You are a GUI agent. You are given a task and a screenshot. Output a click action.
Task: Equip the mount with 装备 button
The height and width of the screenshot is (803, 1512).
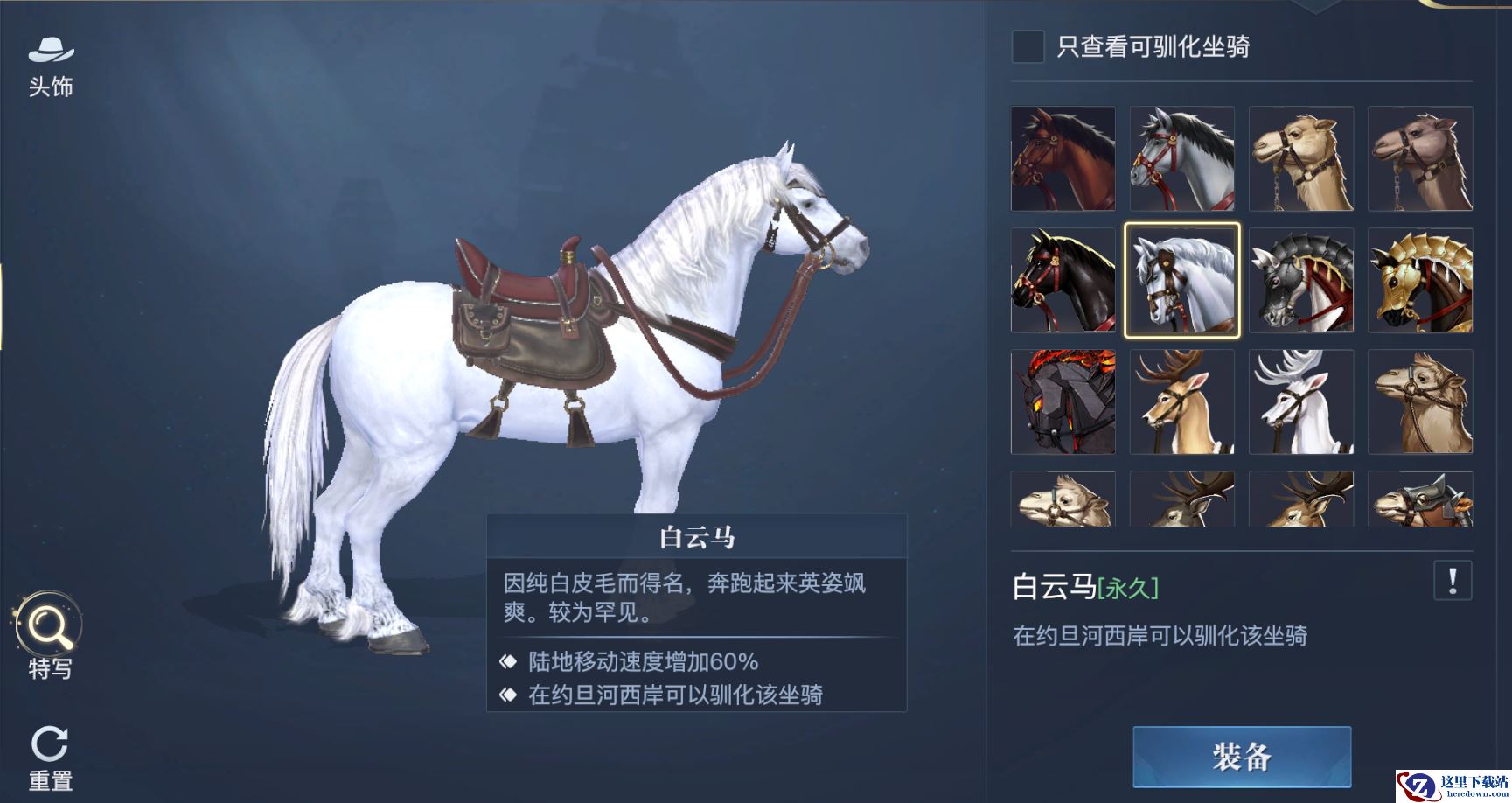[x=1242, y=756]
